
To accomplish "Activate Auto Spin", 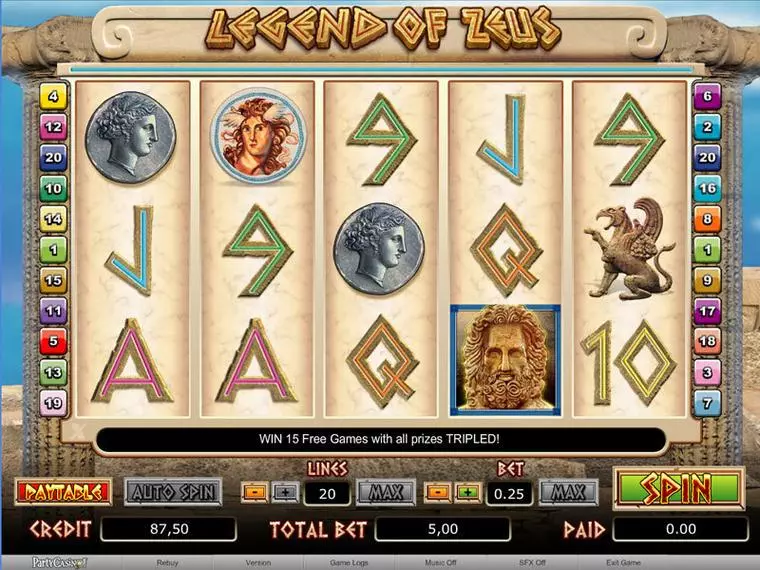I will 172,492.
